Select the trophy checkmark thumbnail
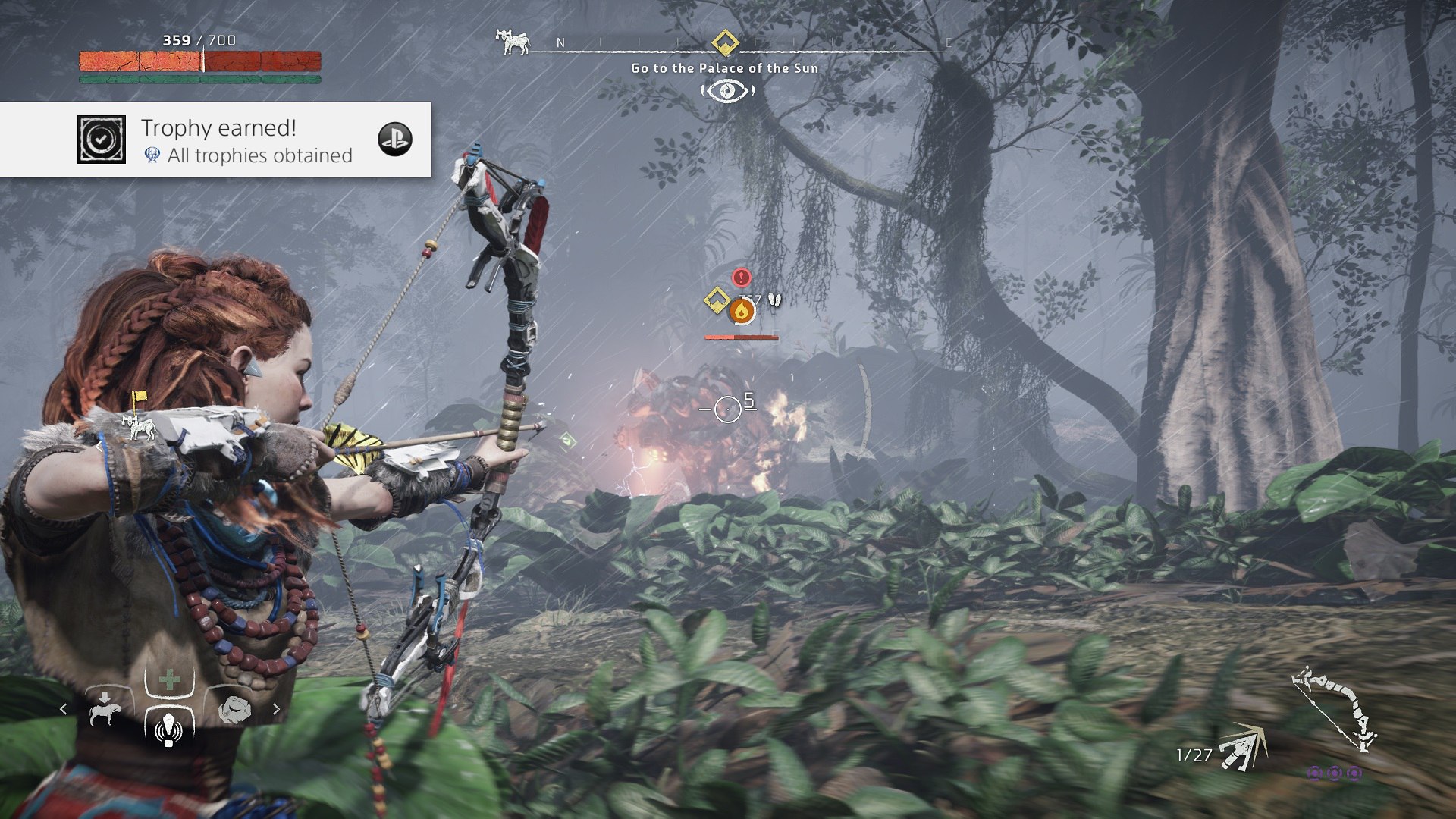 point(102,140)
